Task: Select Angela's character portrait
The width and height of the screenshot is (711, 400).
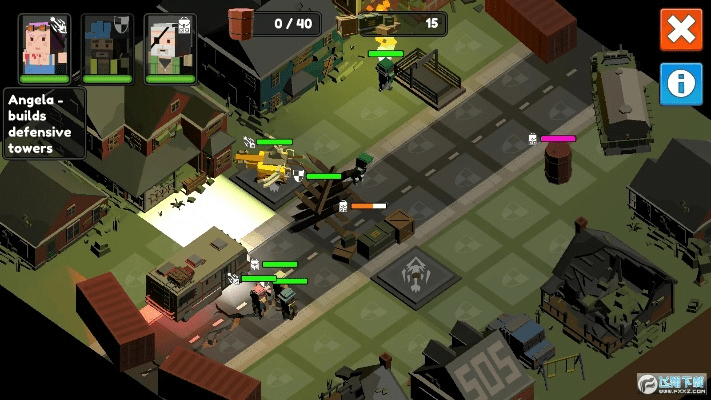Action: click(44, 46)
